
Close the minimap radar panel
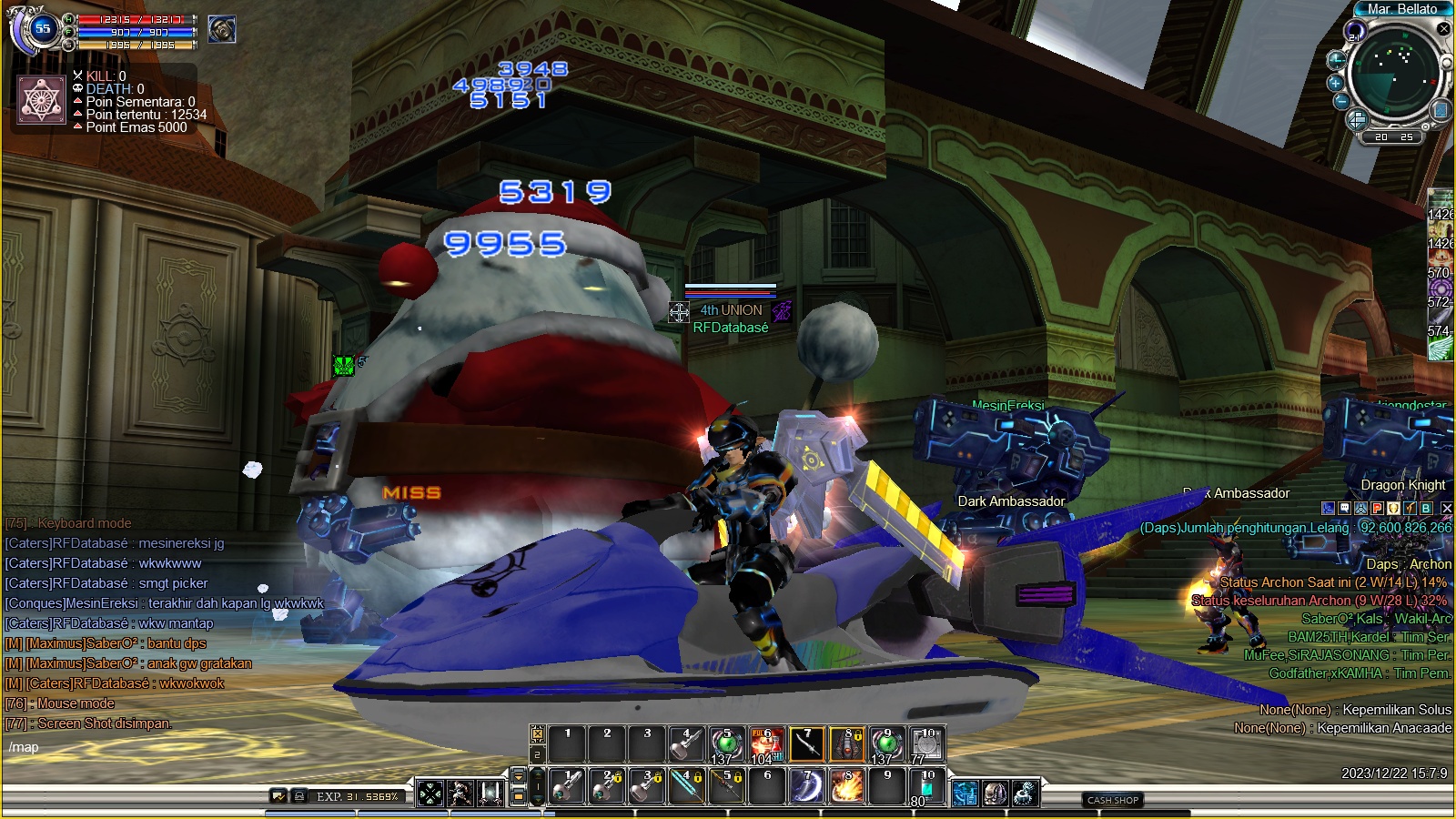click(x=1443, y=28)
